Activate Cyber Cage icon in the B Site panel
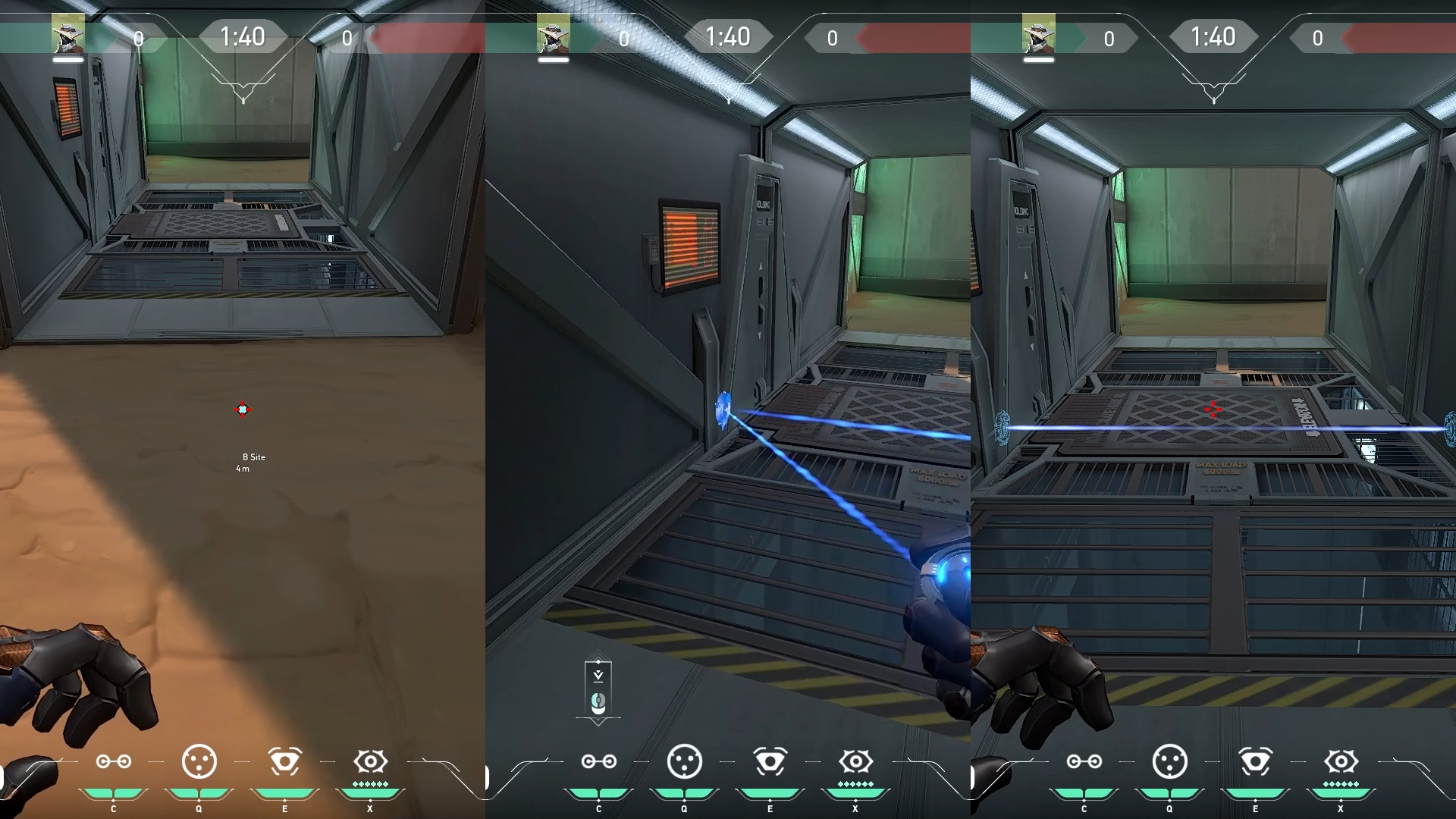The width and height of the screenshot is (1456, 819). point(199,761)
